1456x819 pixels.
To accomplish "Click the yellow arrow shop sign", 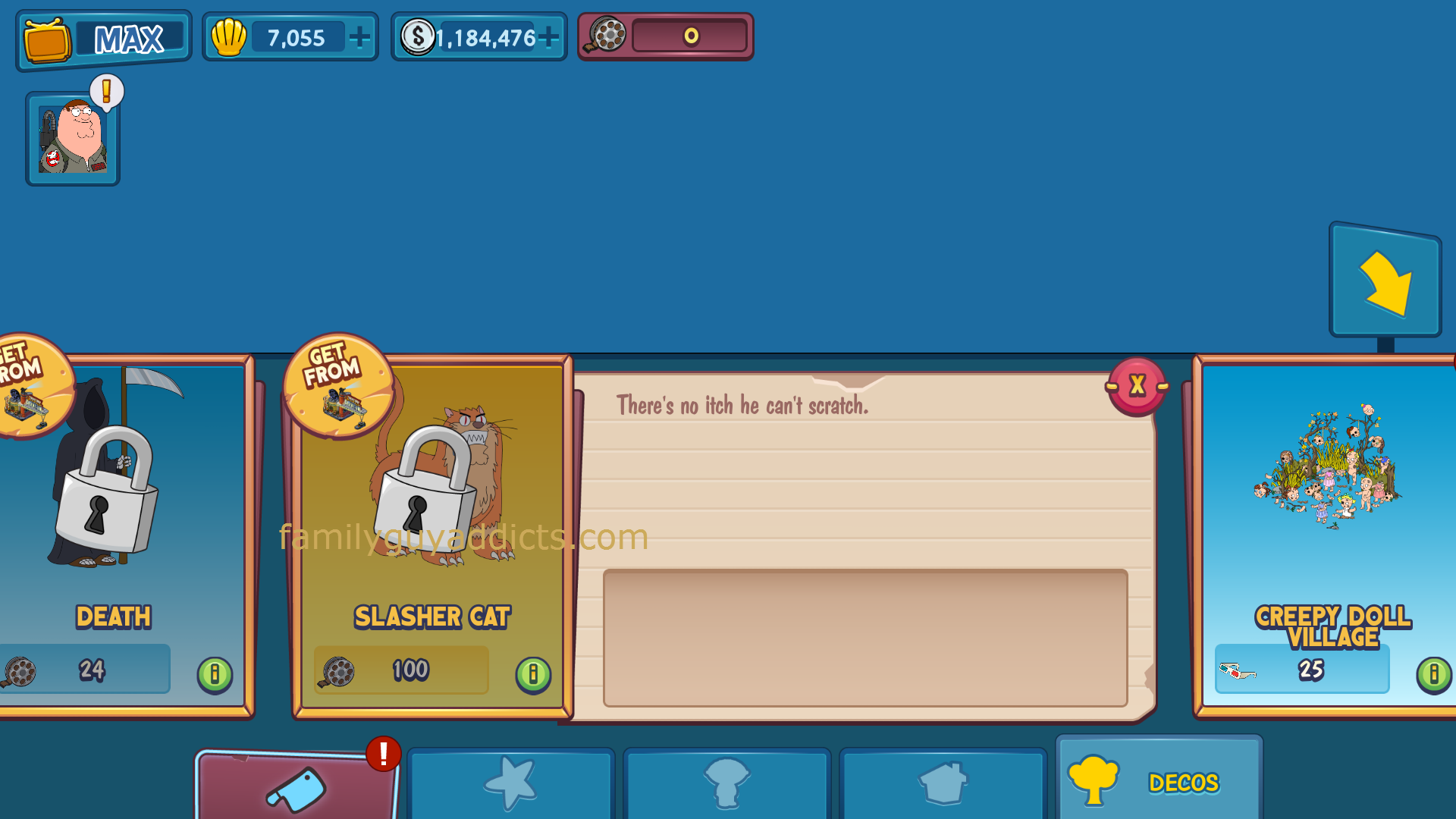I will (x=1385, y=282).
